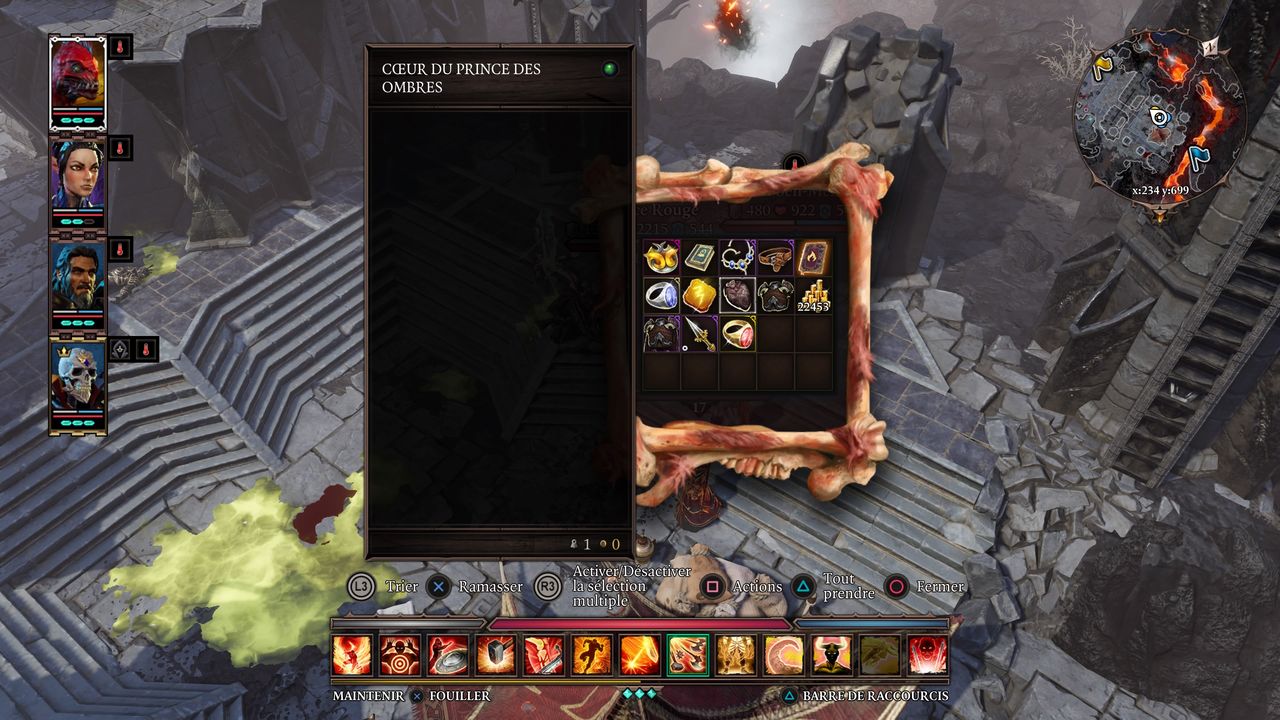Select the red lizard character portrait
The width and height of the screenshot is (1280, 720).
[x=78, y=75]
